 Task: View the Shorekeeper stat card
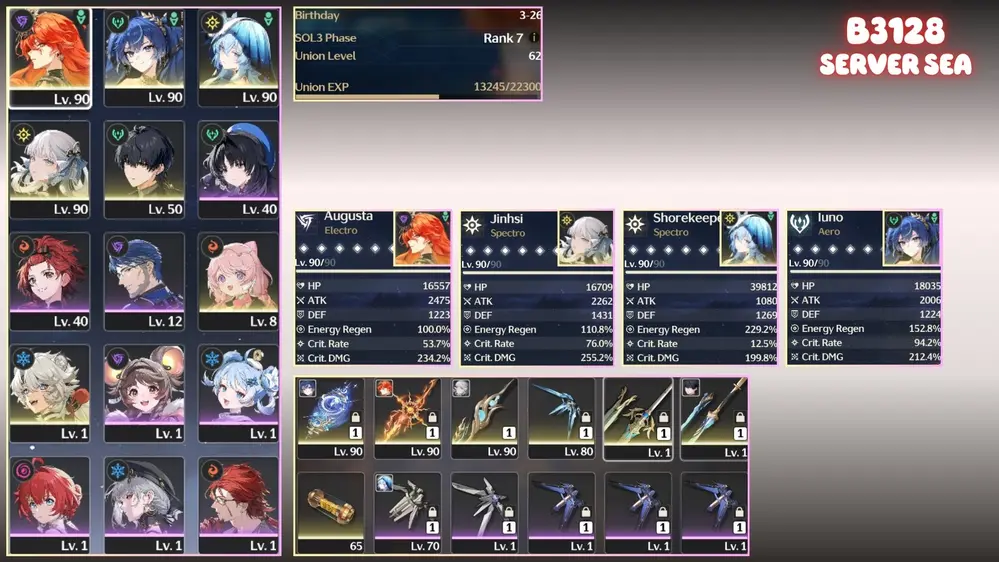pyautogui.click(x=700, y=288)
